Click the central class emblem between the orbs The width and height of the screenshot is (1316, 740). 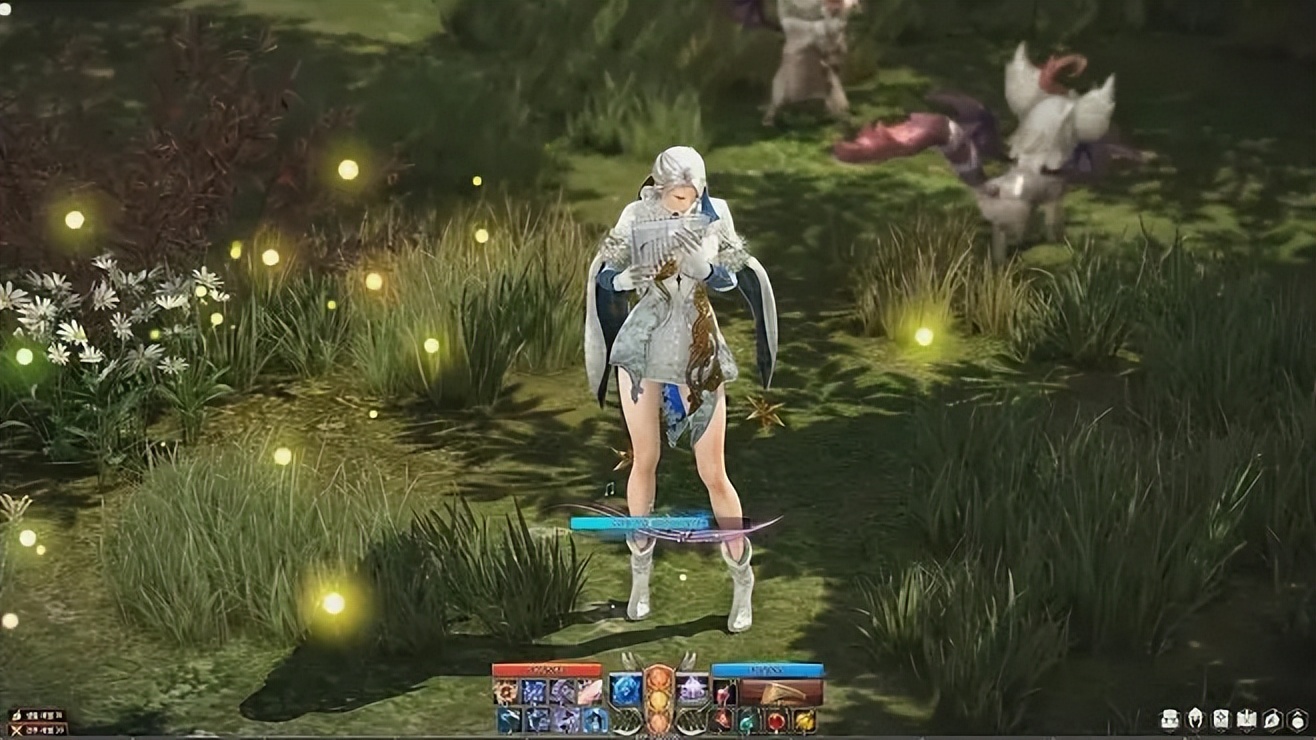click(x=657, y=701)
